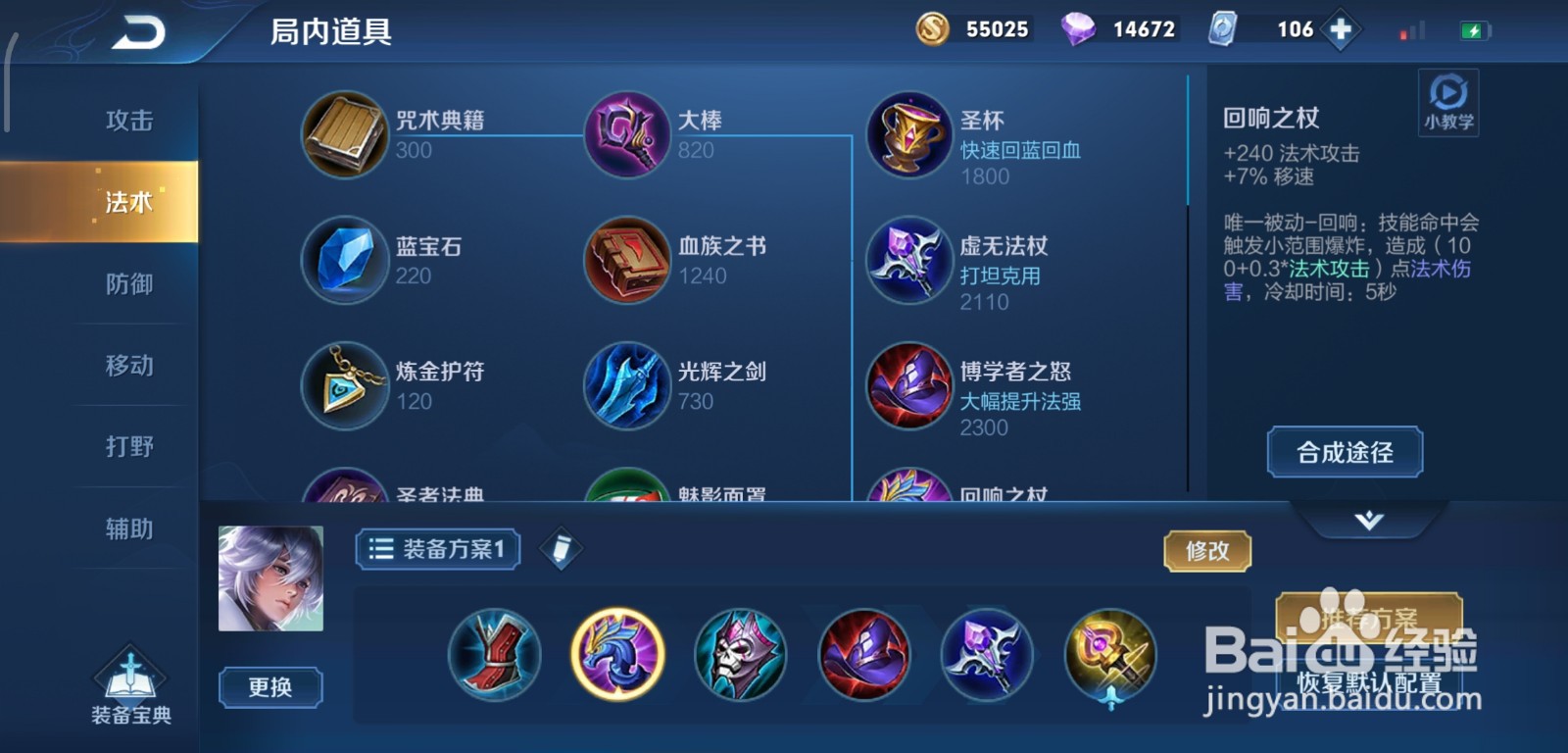Open the 小教学 tutorial video player
This screenshot has width=1568, height=753.
pos(1447,101)
